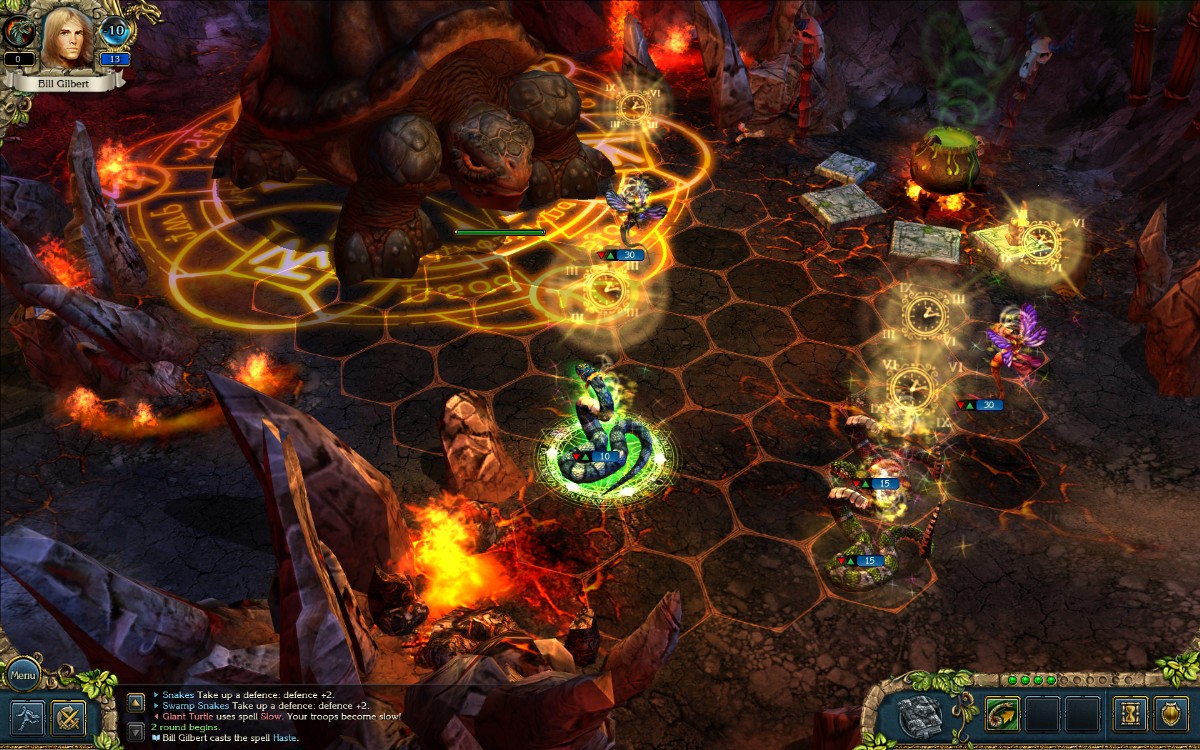Toggle the crossed swords auto-combat button

[x=69, y=716]
